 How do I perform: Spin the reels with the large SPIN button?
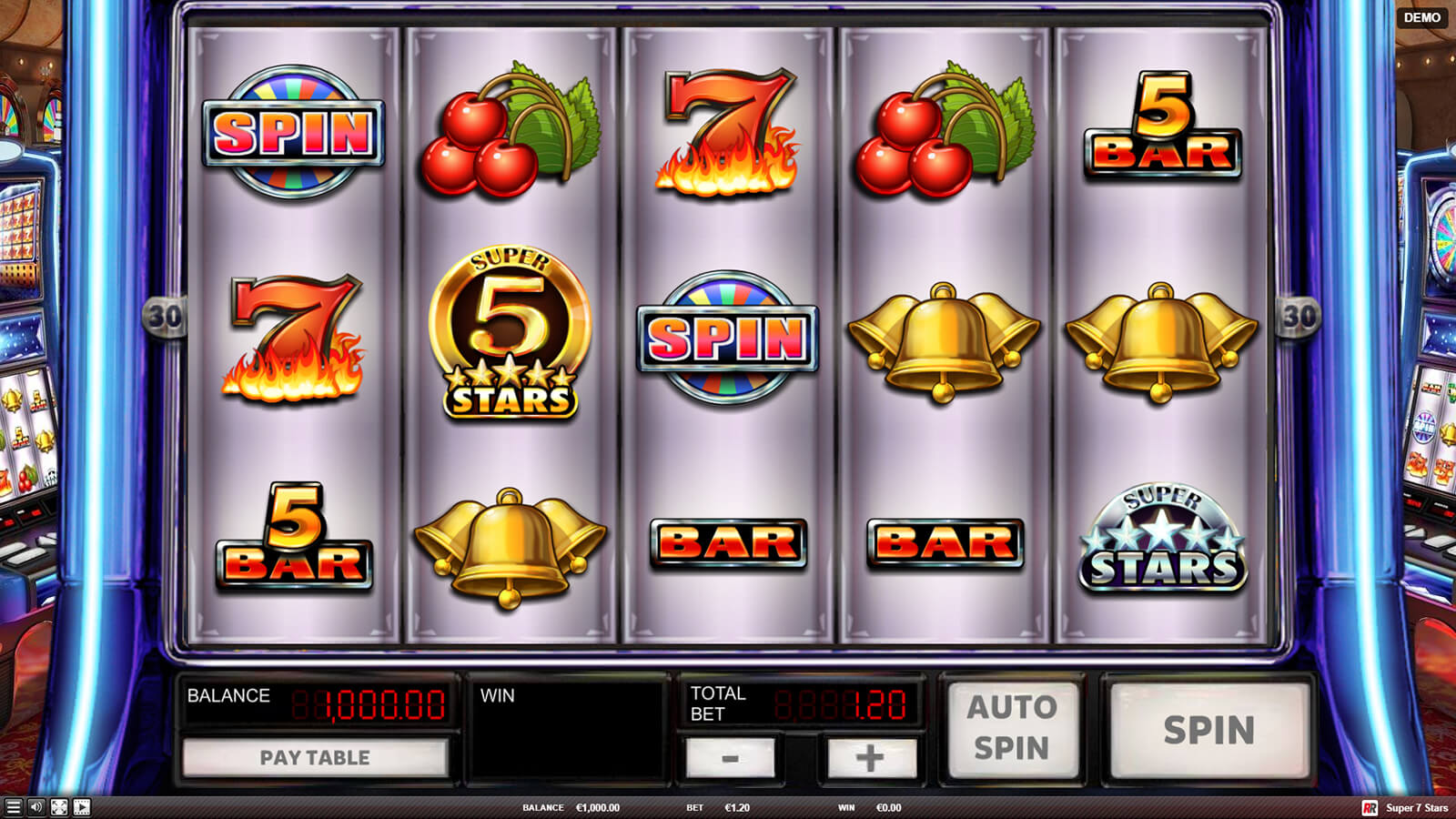1208,730
